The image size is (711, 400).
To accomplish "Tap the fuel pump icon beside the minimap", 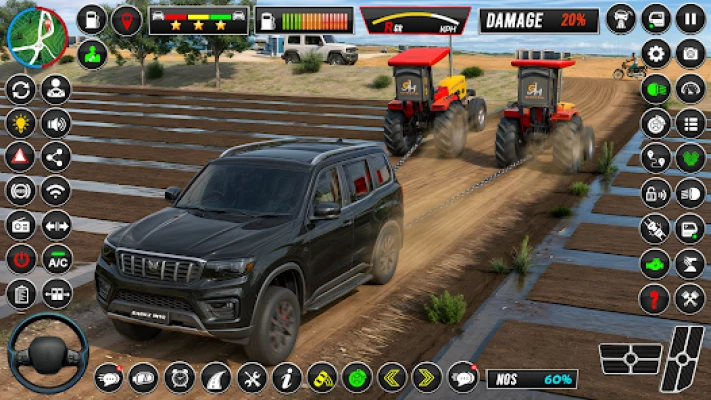I will pos(92,20).
